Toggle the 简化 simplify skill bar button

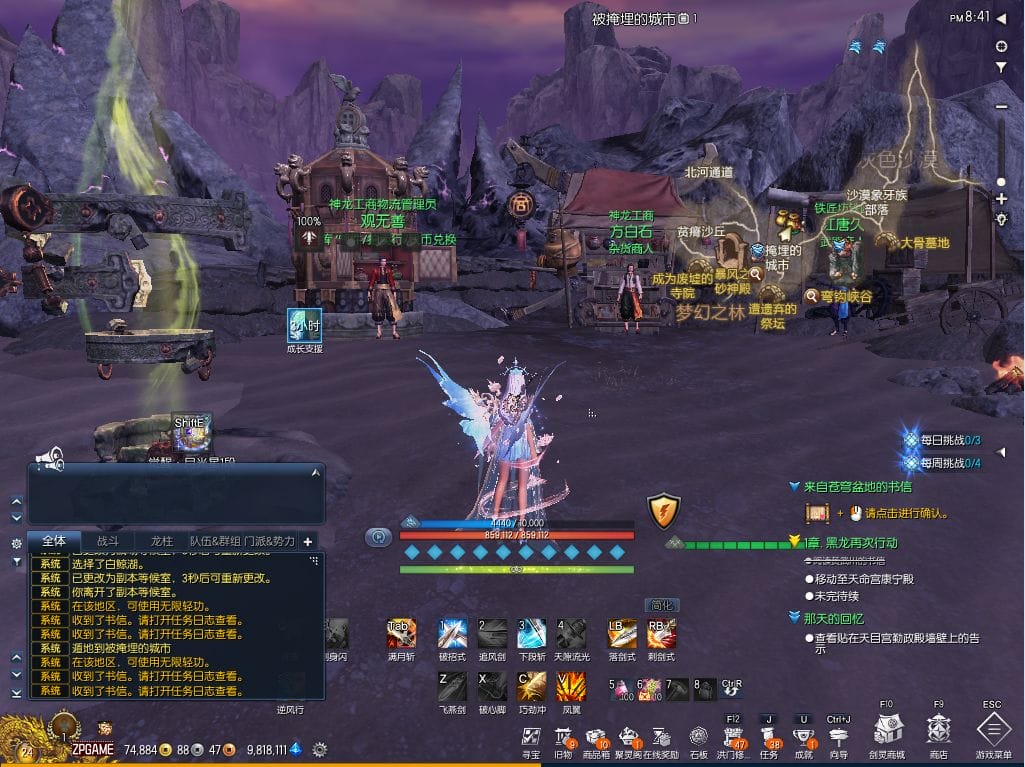coord(662,605)
